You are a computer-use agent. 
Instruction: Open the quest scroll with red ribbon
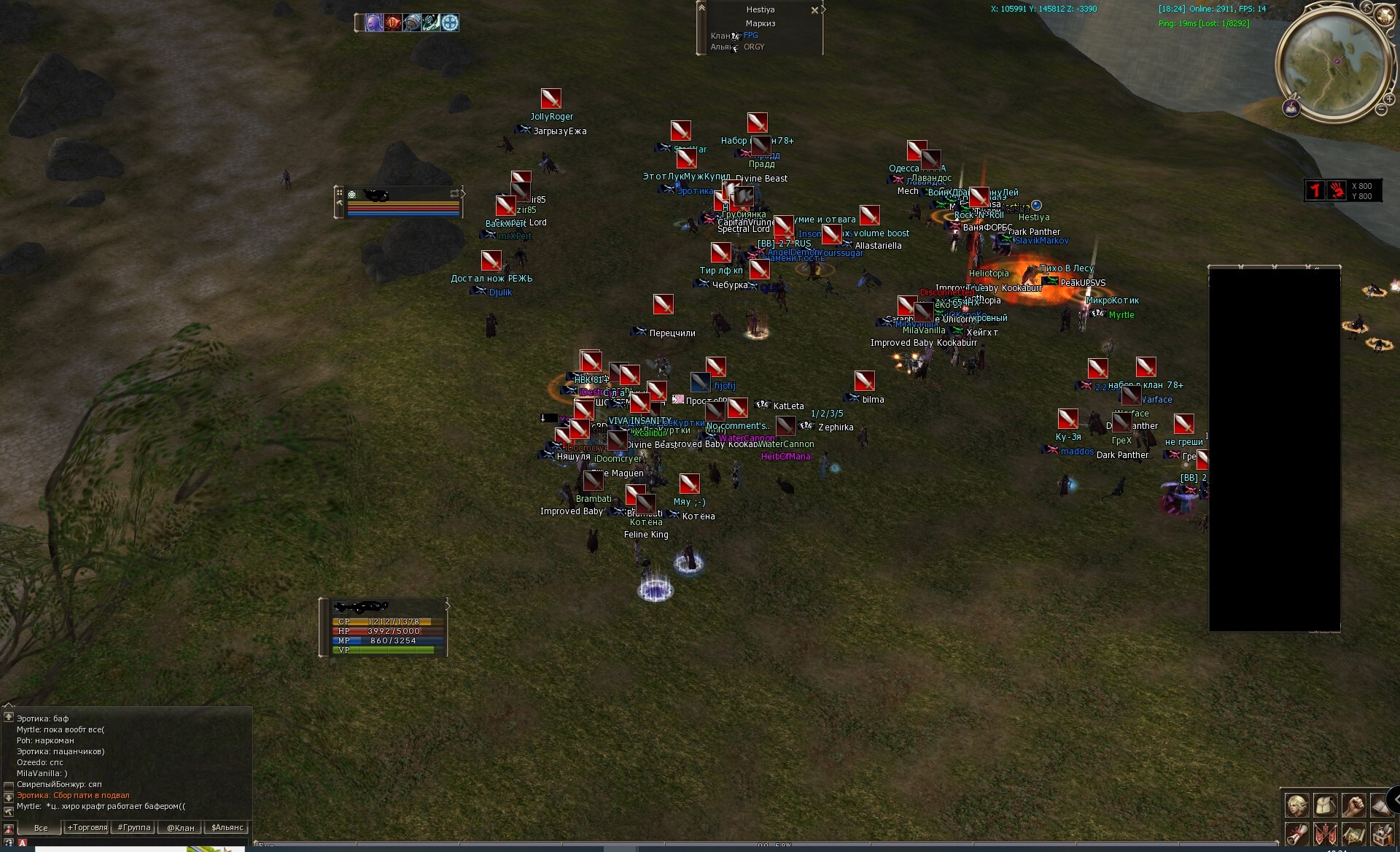coord(1296,834)
